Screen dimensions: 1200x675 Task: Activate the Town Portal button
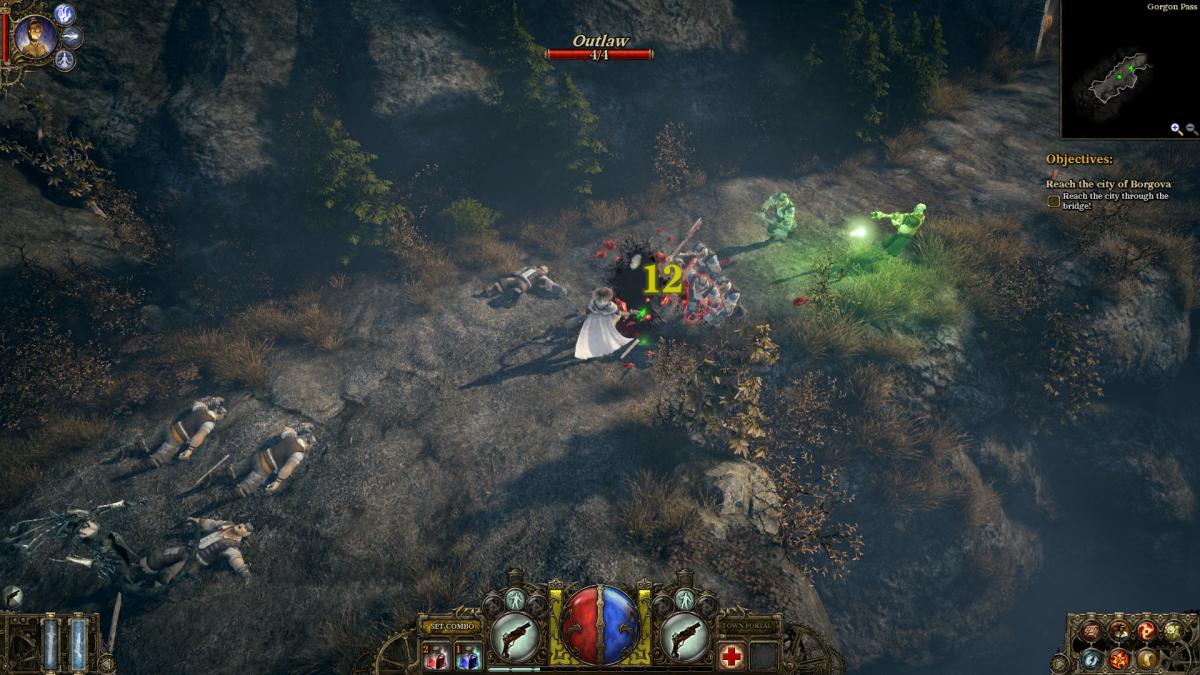(748, 626)
